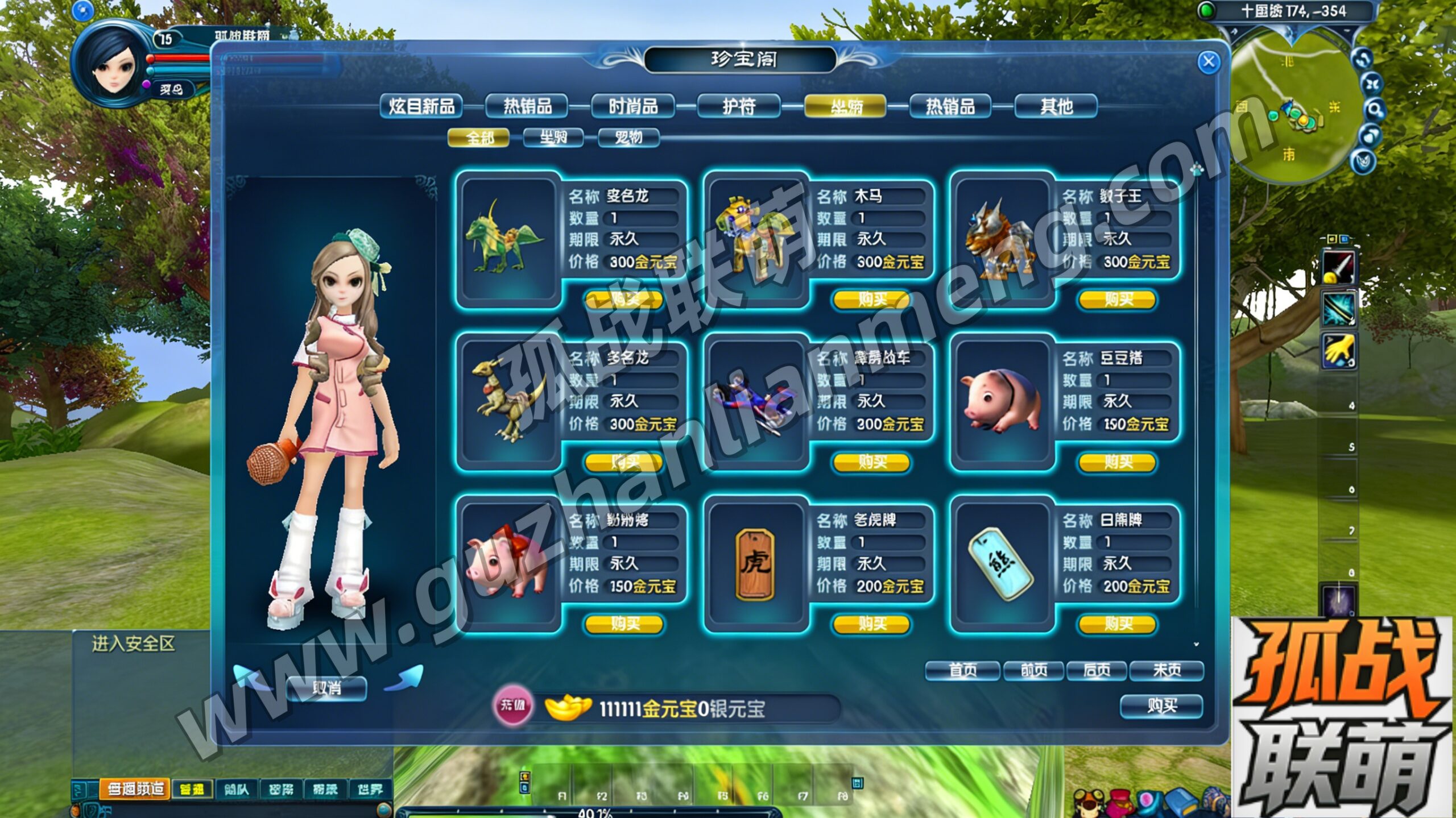The width and height of the screenshot is (1456, 818).
Task: Switch chat to the 世界 channel
Action: 370,790
